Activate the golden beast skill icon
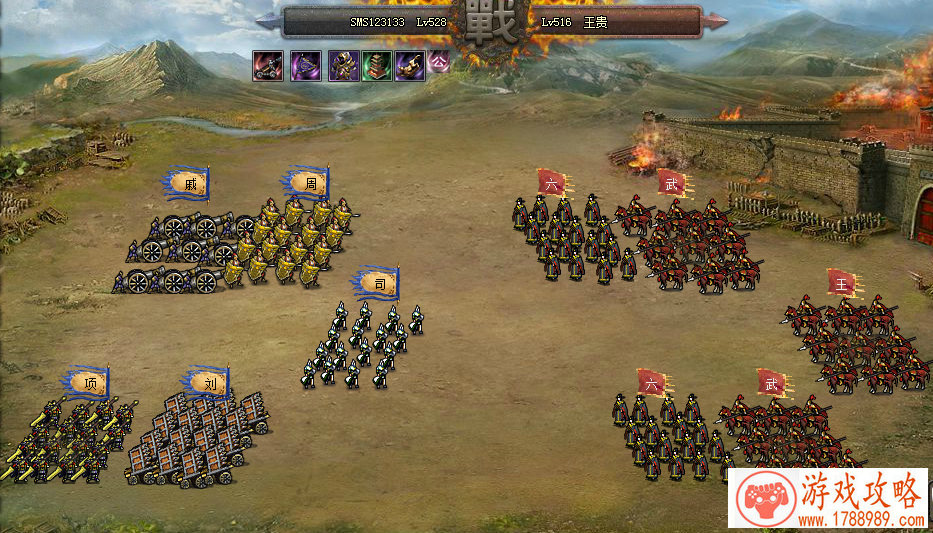933x533 pixels. click(x=409, y=66)
